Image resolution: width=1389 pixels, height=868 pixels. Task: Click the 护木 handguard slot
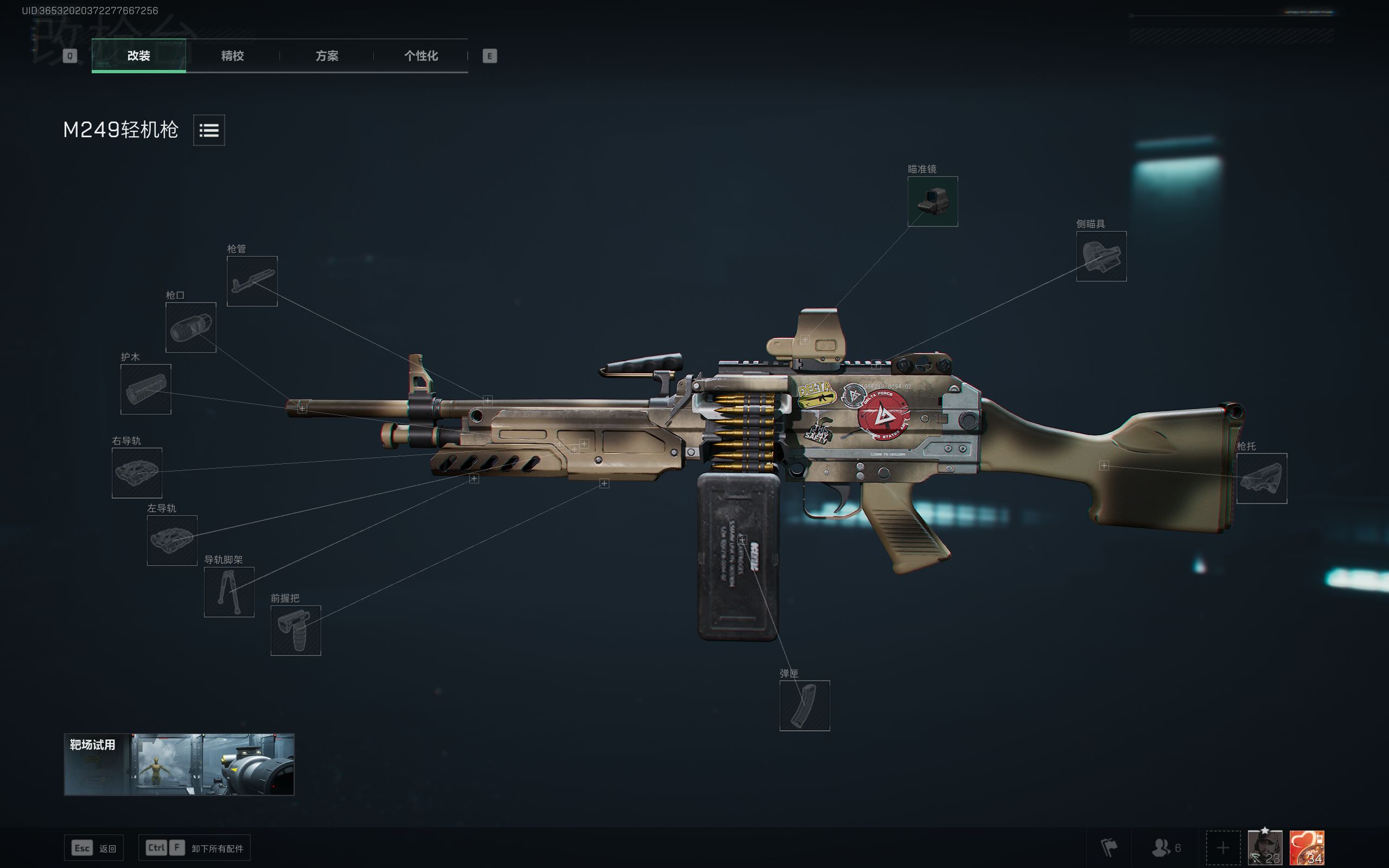(x=146, y=389)
